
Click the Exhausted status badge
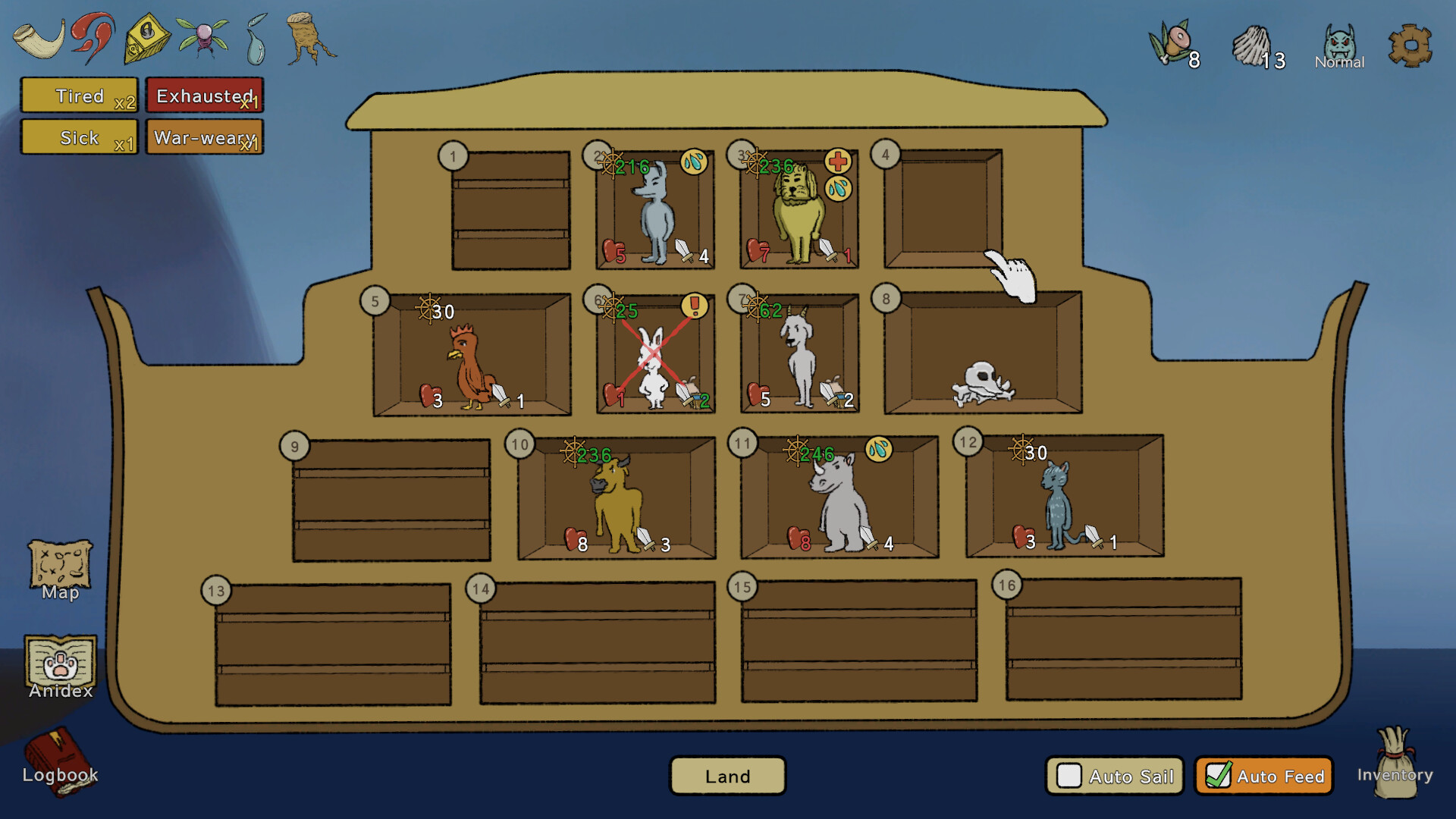[204, 96]
